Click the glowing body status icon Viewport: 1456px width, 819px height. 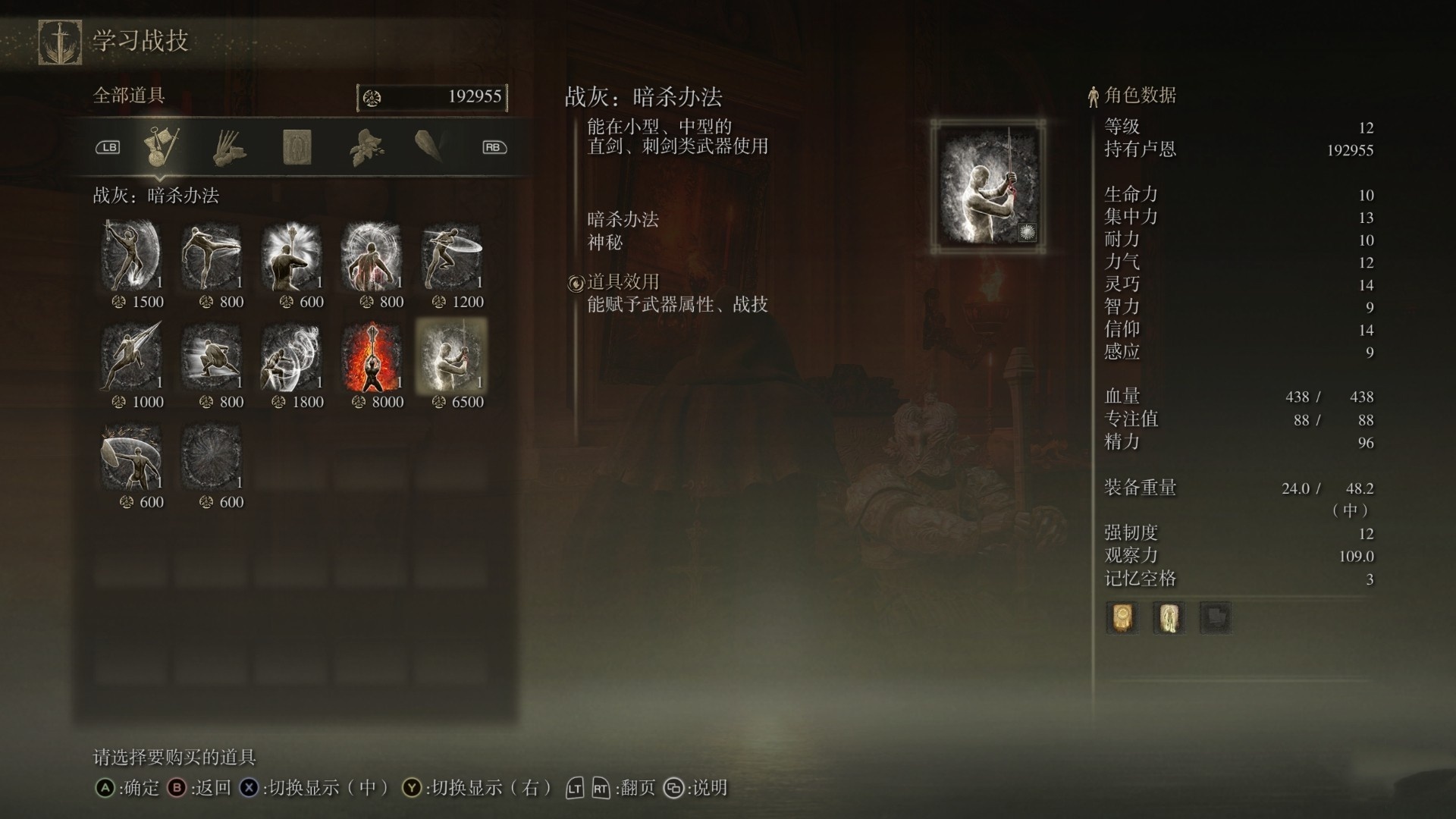(x=1168, y=618)
